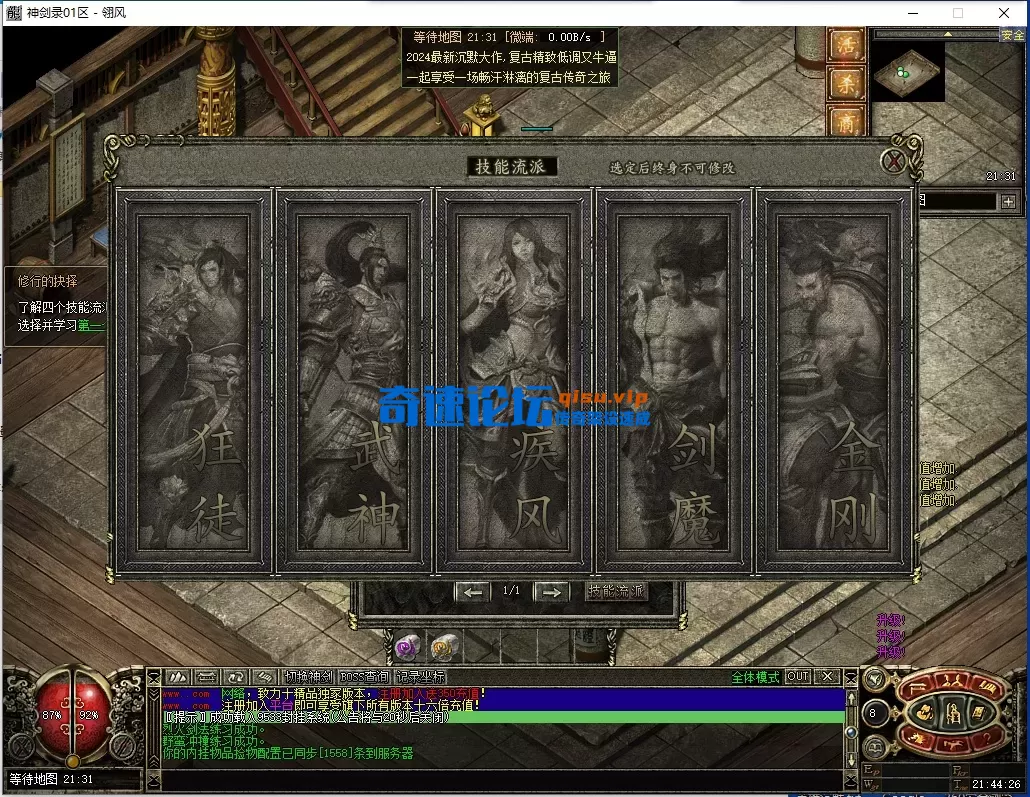Click the plus button under the minimap
This screenshot has height=797, width=1030.
[x=1008, y=201]
